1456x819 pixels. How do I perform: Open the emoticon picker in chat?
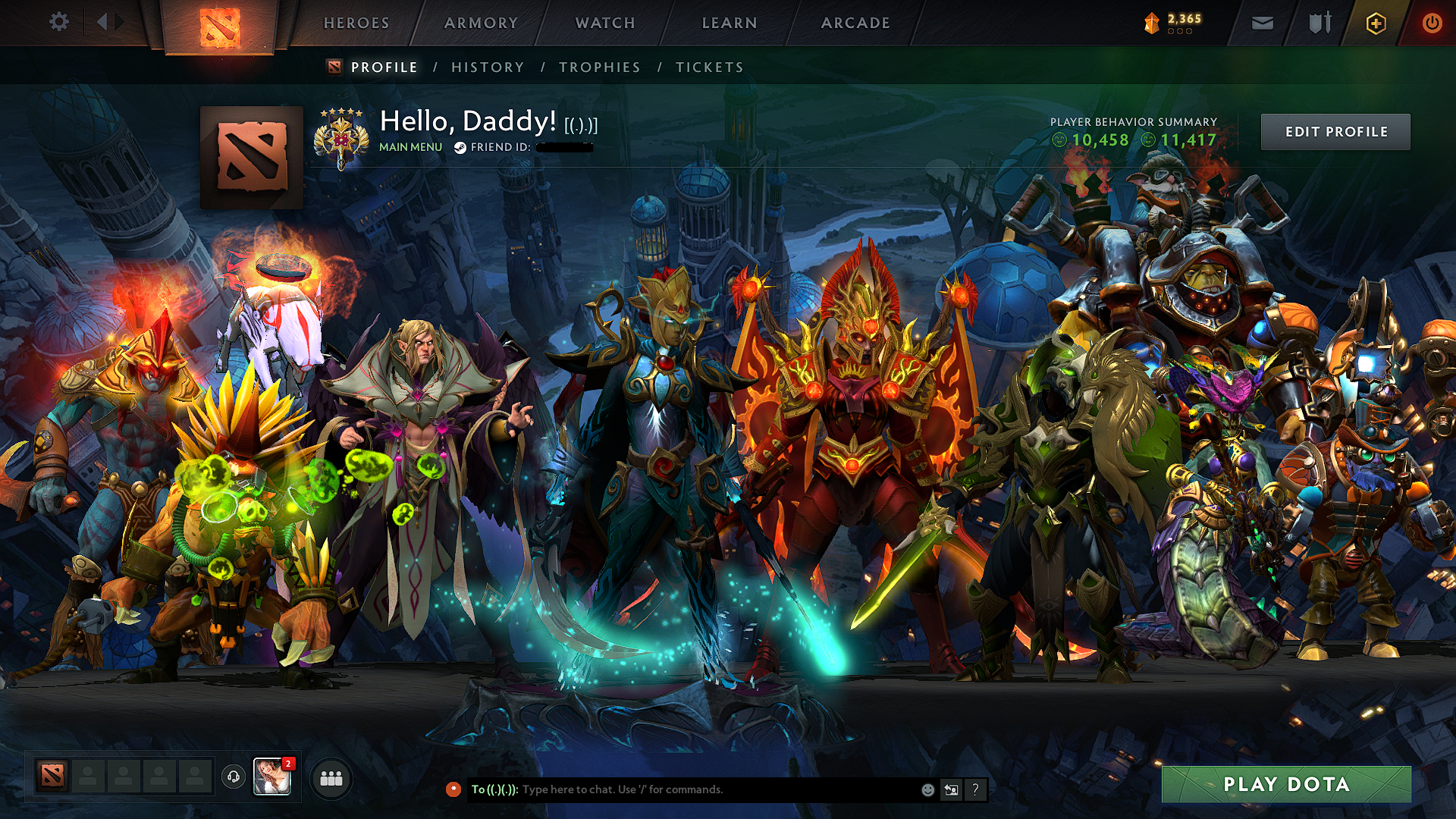pyautogui.click(x=927, y=789)
